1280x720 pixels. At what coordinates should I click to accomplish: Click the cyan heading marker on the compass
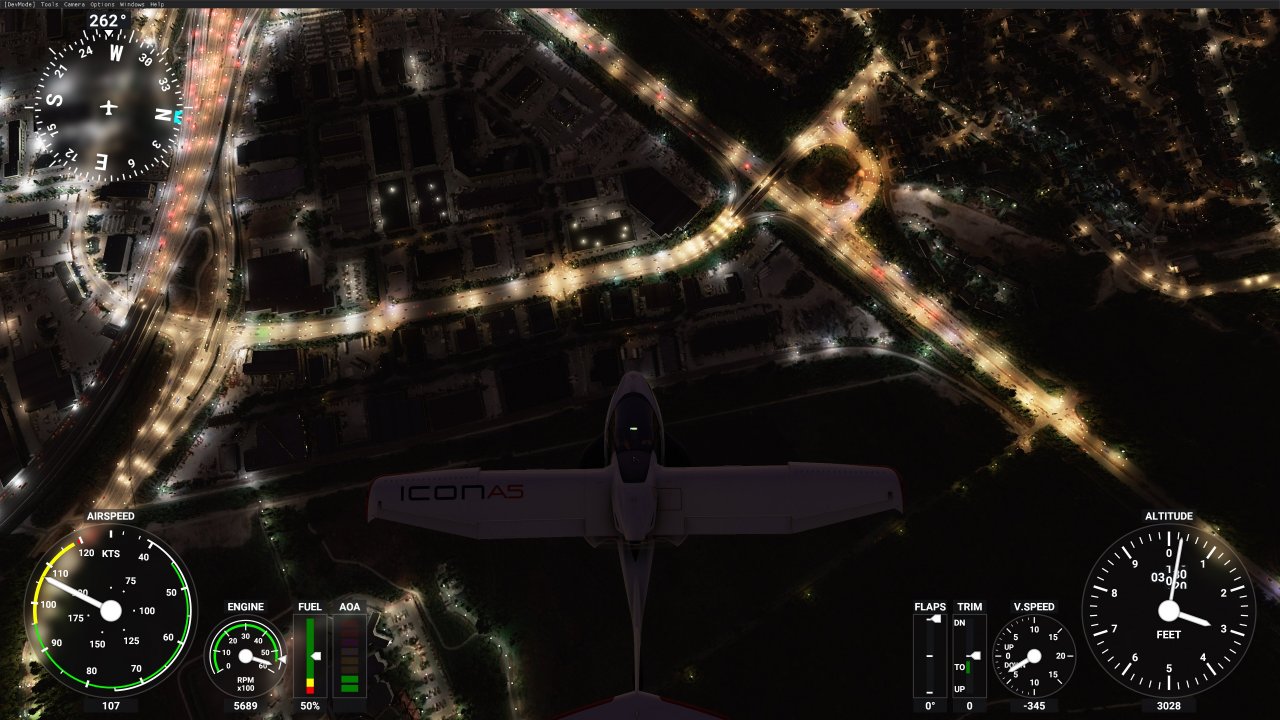click(176, 117)
